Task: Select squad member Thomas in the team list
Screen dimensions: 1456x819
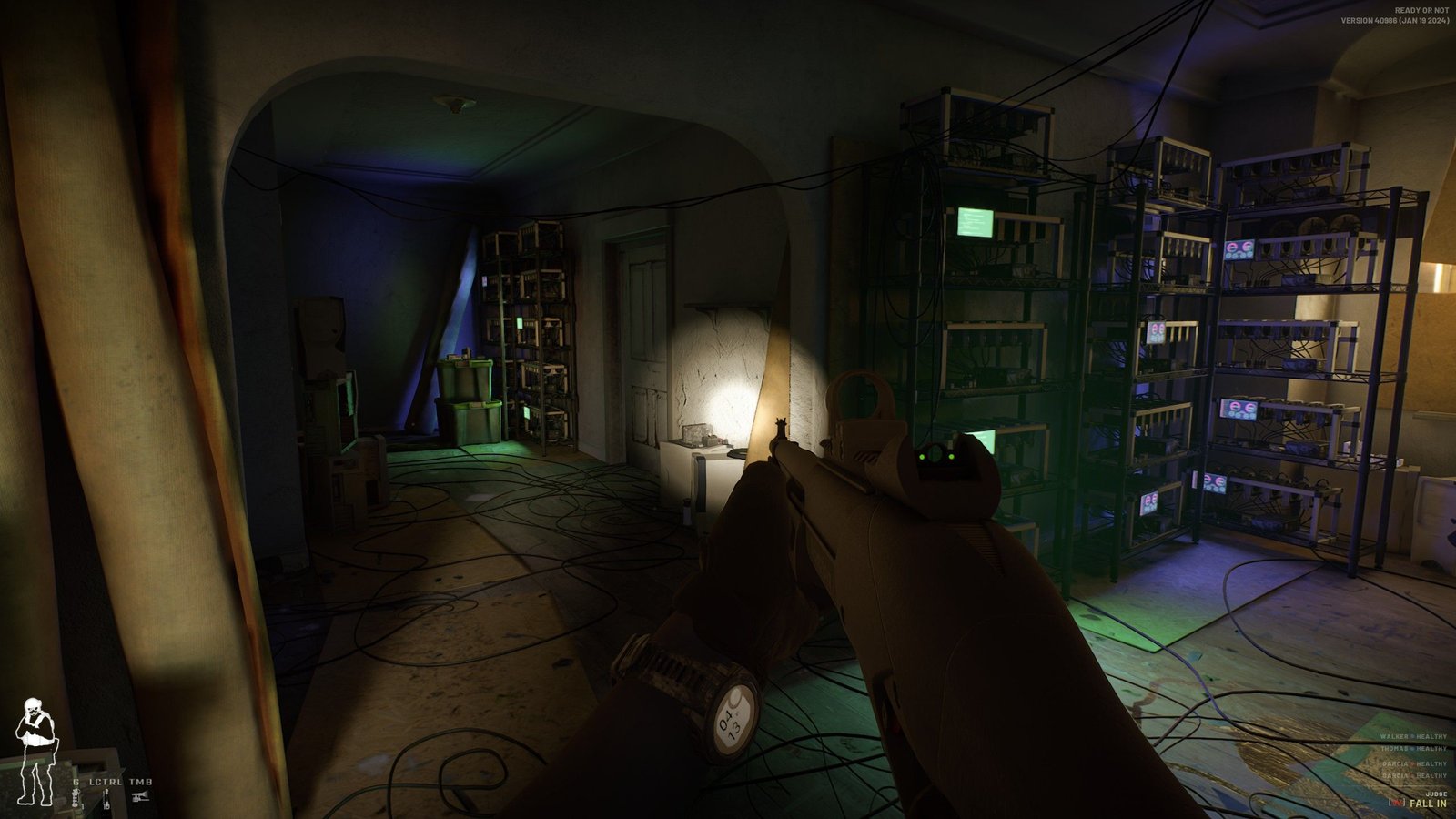Action: tap(1412, 749)
